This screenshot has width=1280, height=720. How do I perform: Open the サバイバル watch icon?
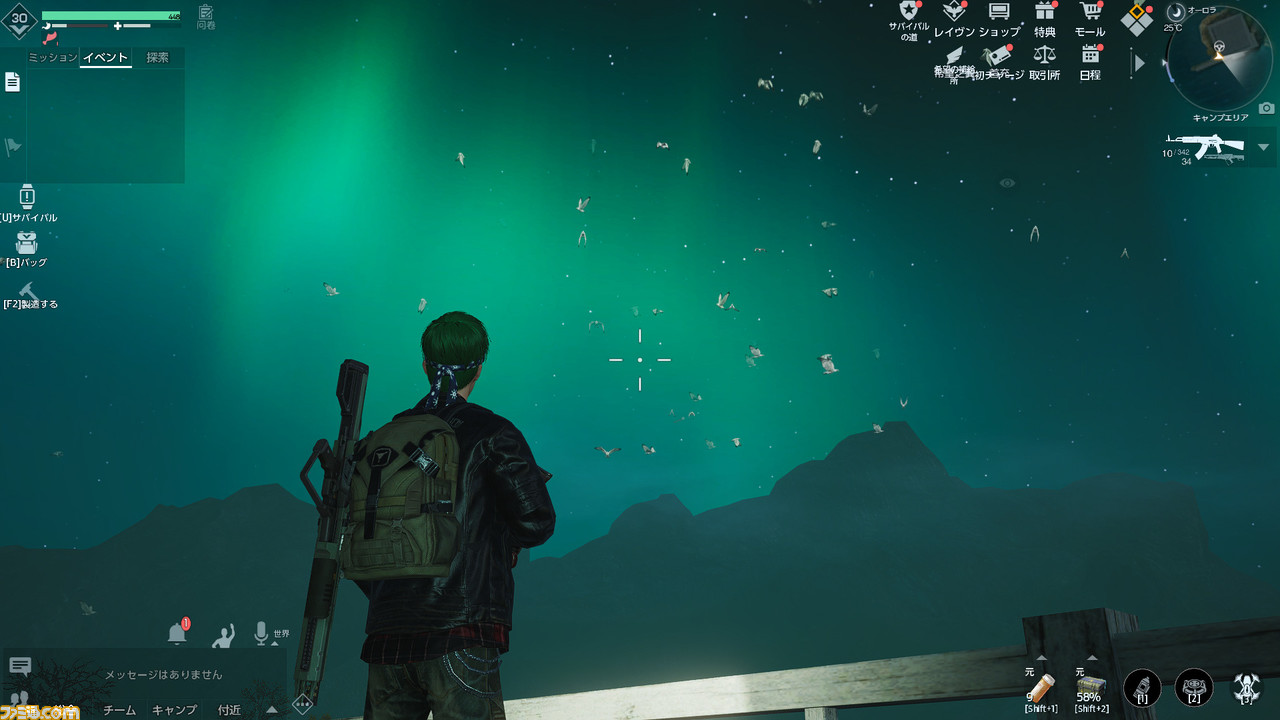[x=27, y=197]
